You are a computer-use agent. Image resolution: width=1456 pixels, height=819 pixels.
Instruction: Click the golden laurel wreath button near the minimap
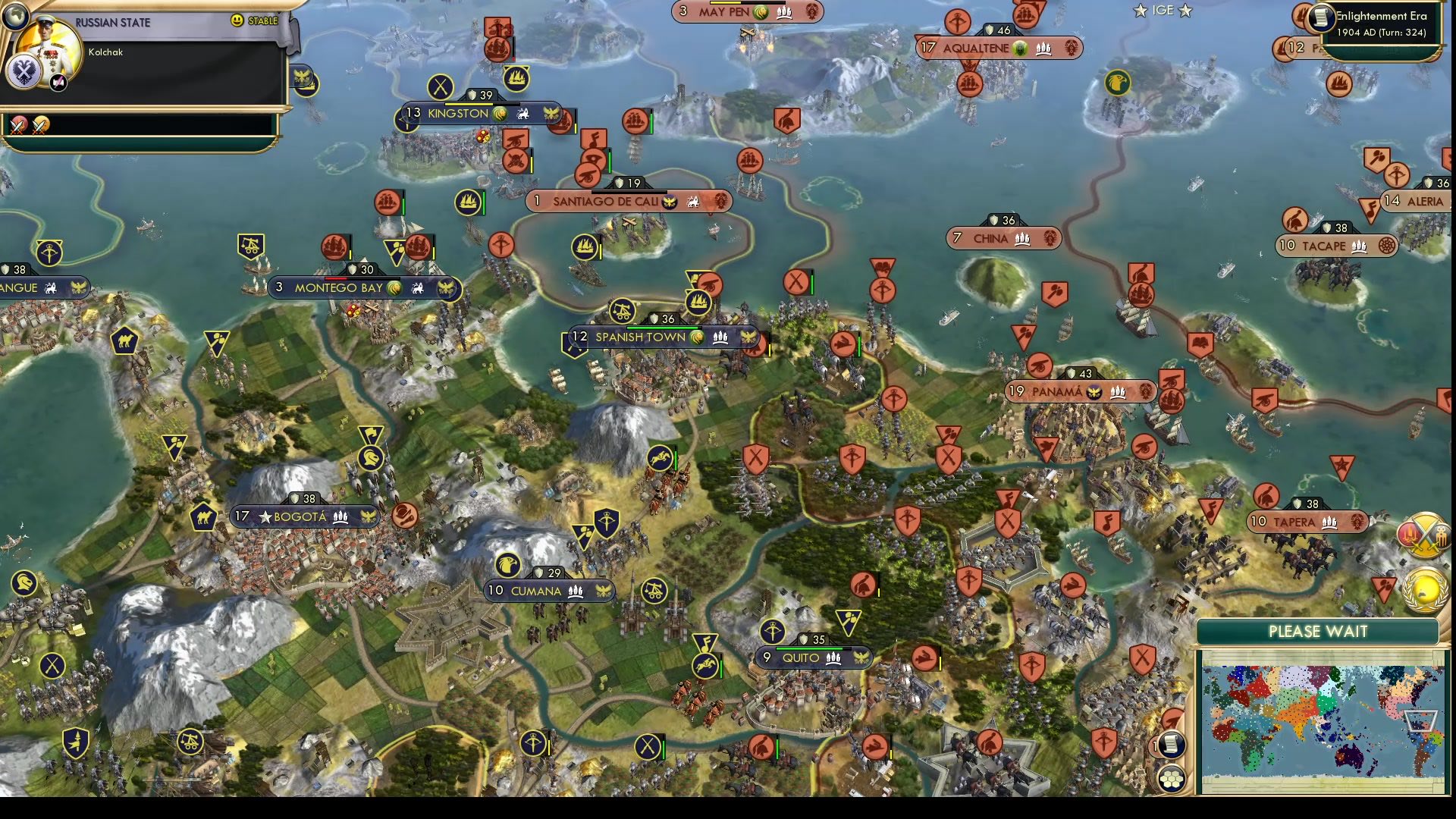click(x=1425, y=590)
